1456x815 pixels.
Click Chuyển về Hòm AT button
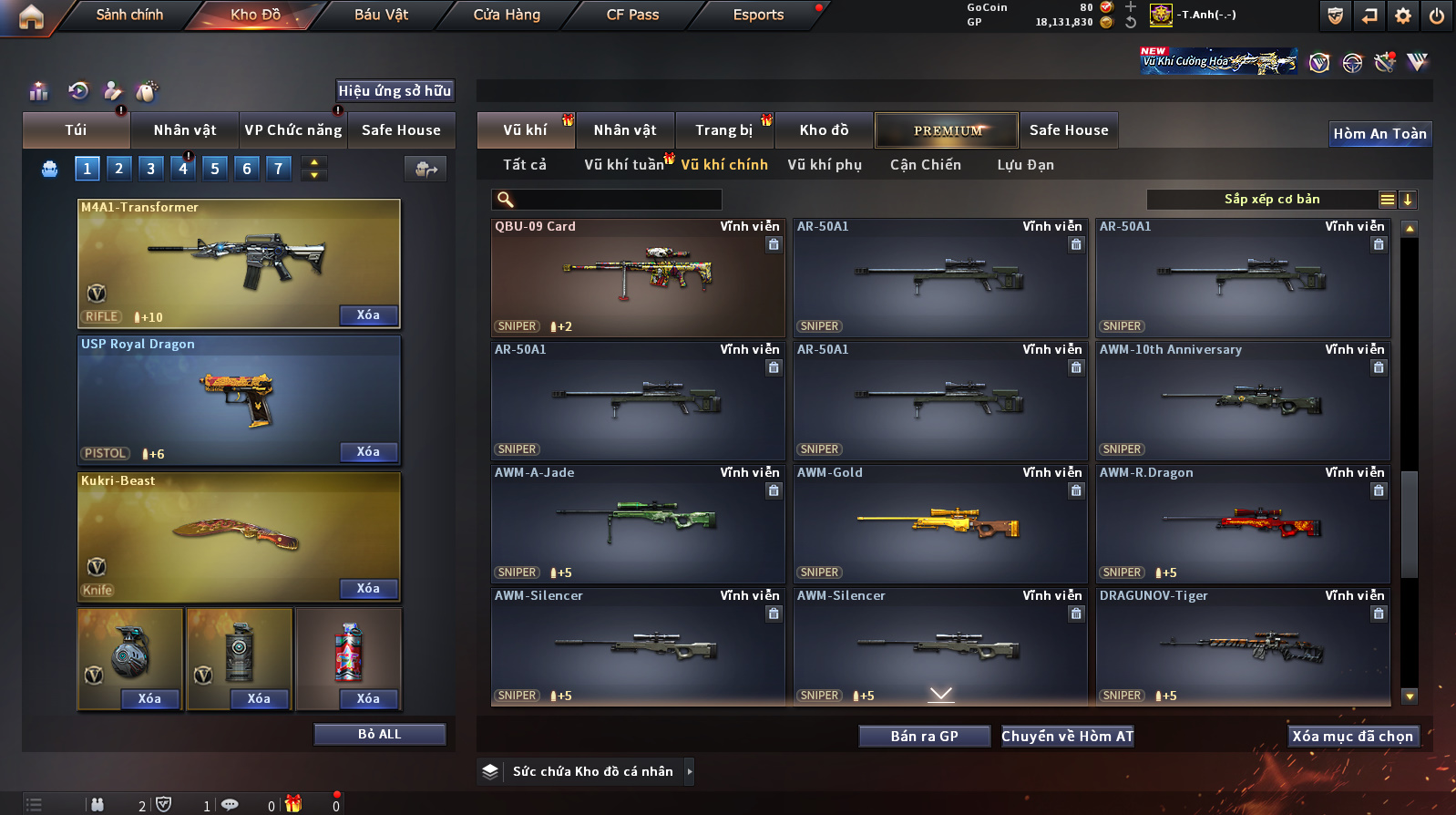pyautogui.click(x=1067, y=737)
